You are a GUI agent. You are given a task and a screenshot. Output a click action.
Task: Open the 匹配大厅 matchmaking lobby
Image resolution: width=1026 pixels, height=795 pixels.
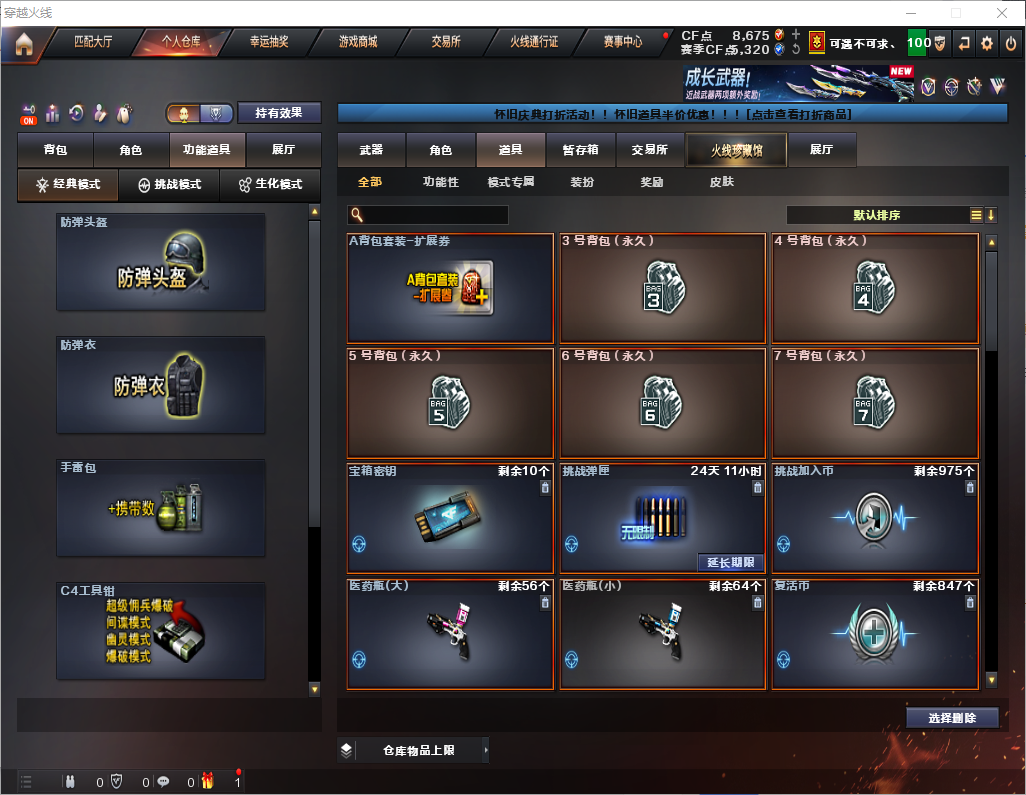click(93, 42)
